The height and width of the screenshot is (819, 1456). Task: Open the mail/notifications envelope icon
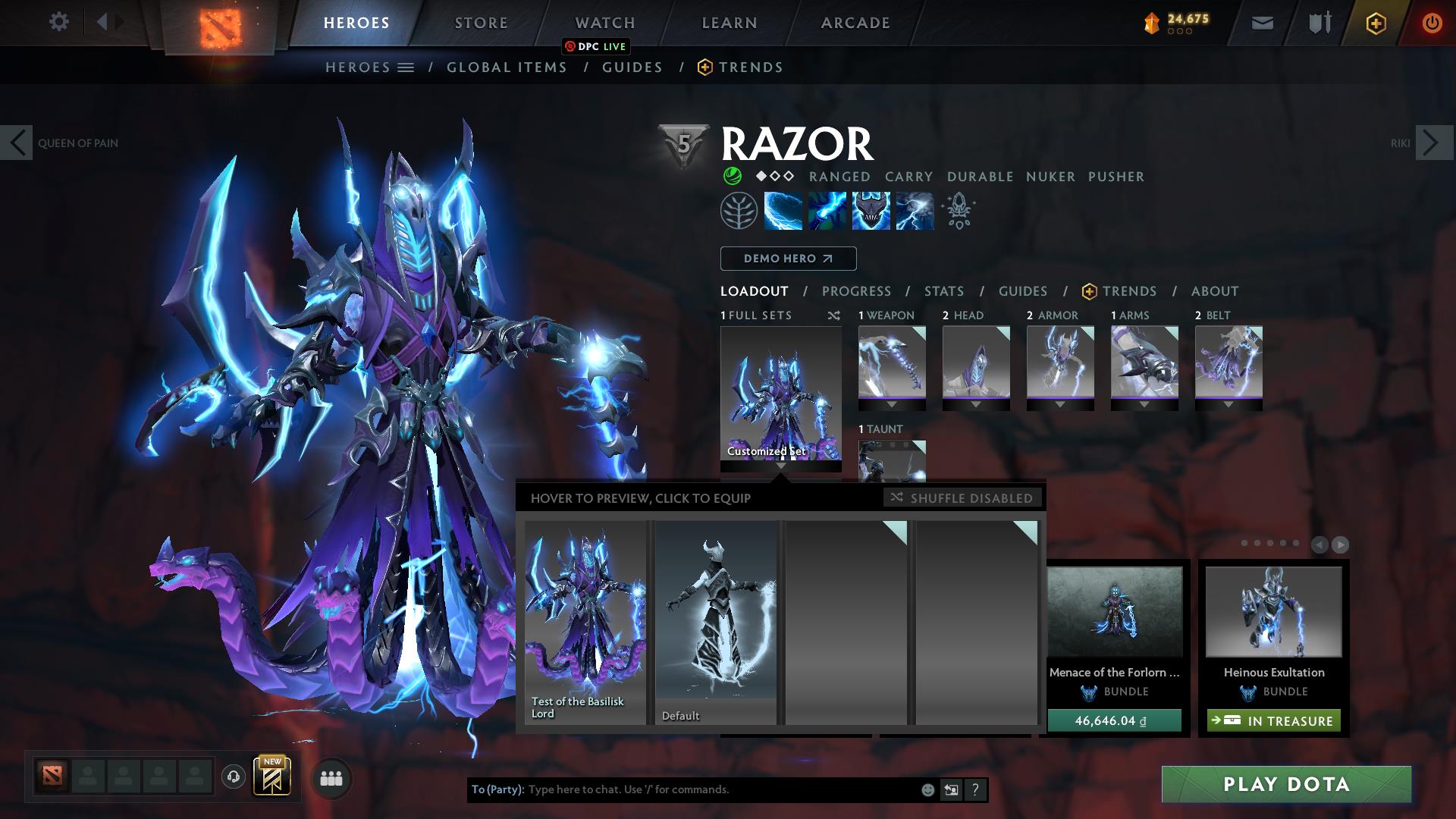point(1262,22)
